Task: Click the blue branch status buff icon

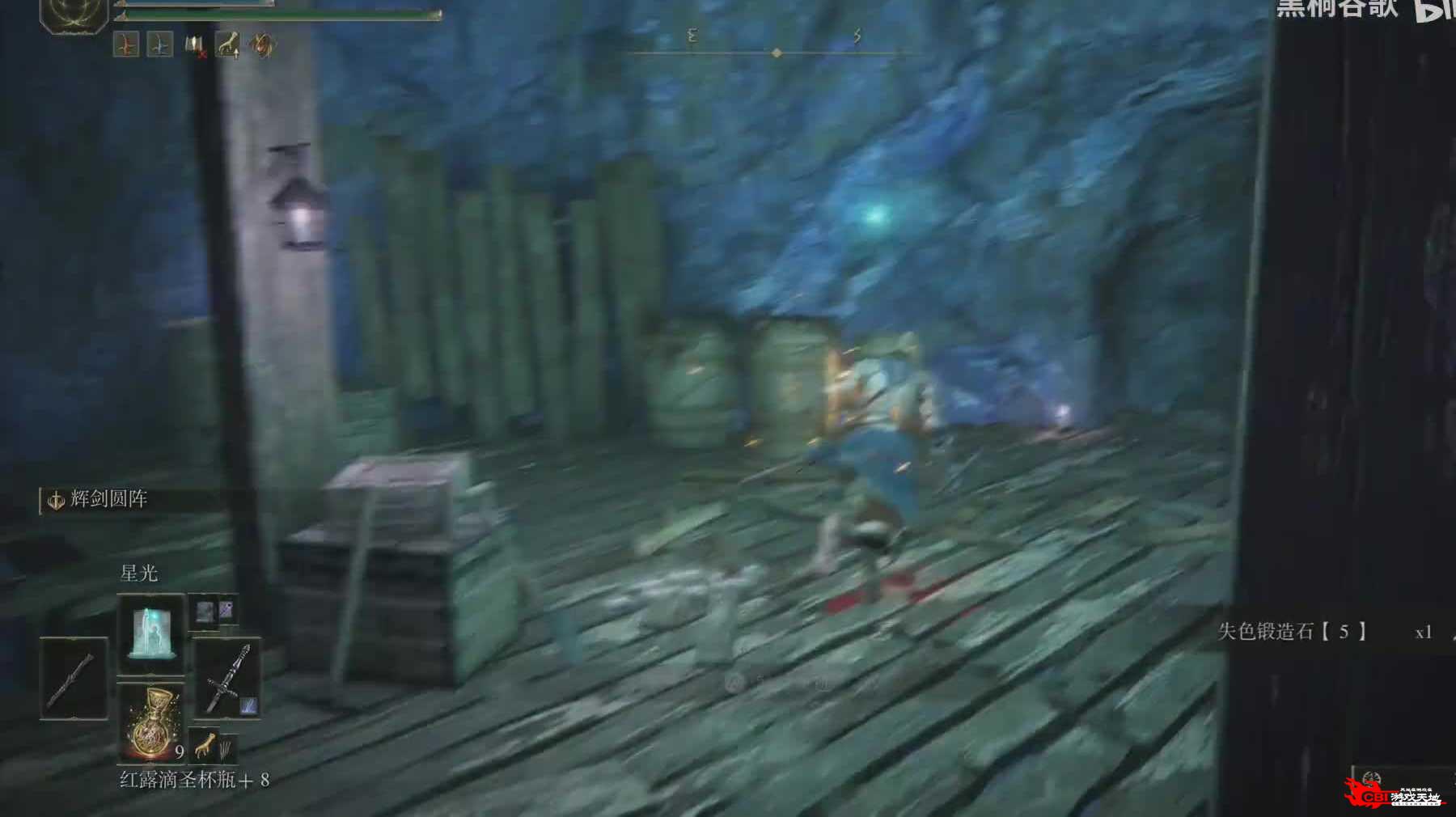Action: 160,45
